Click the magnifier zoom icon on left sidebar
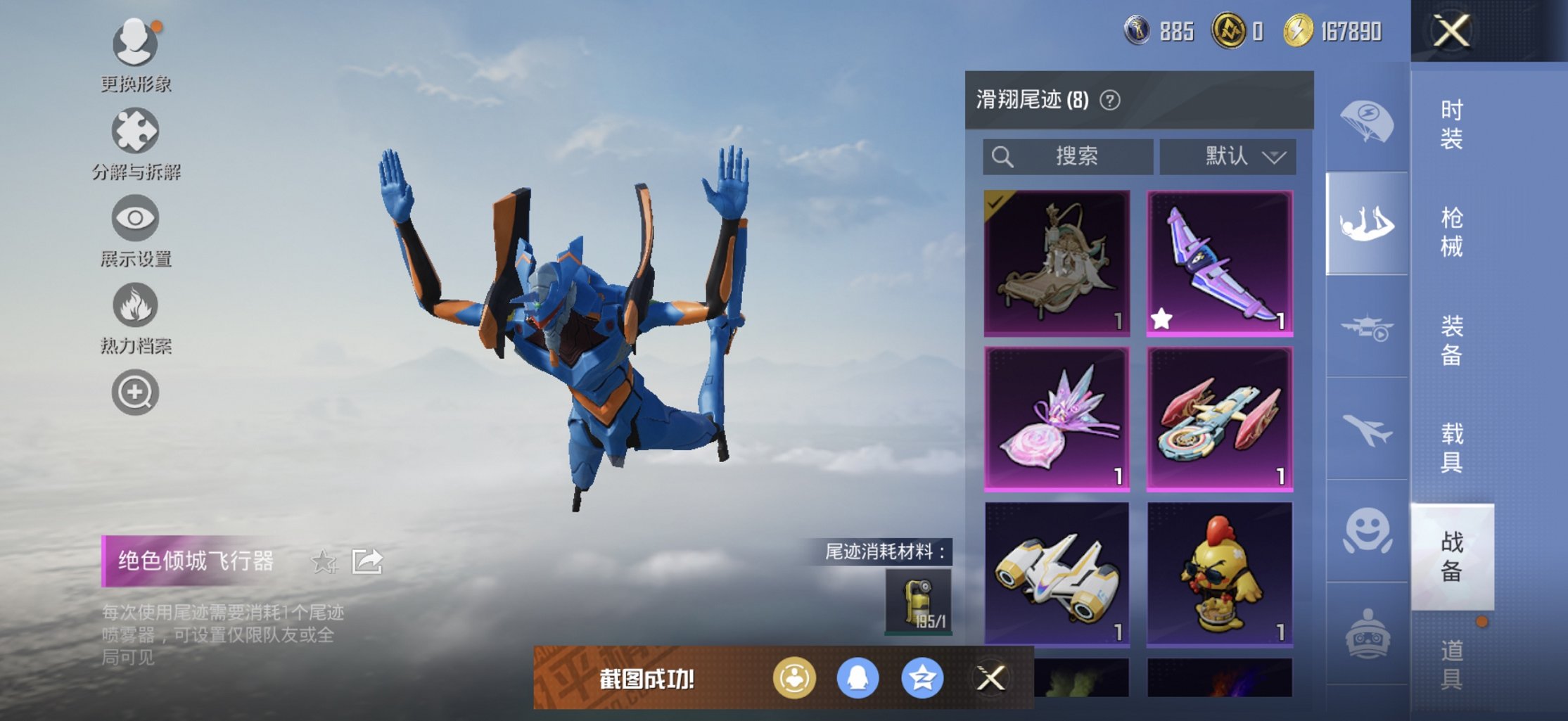Image resolution: width=1568 pixels, height=721 pixels. click(x=135, y=393)
